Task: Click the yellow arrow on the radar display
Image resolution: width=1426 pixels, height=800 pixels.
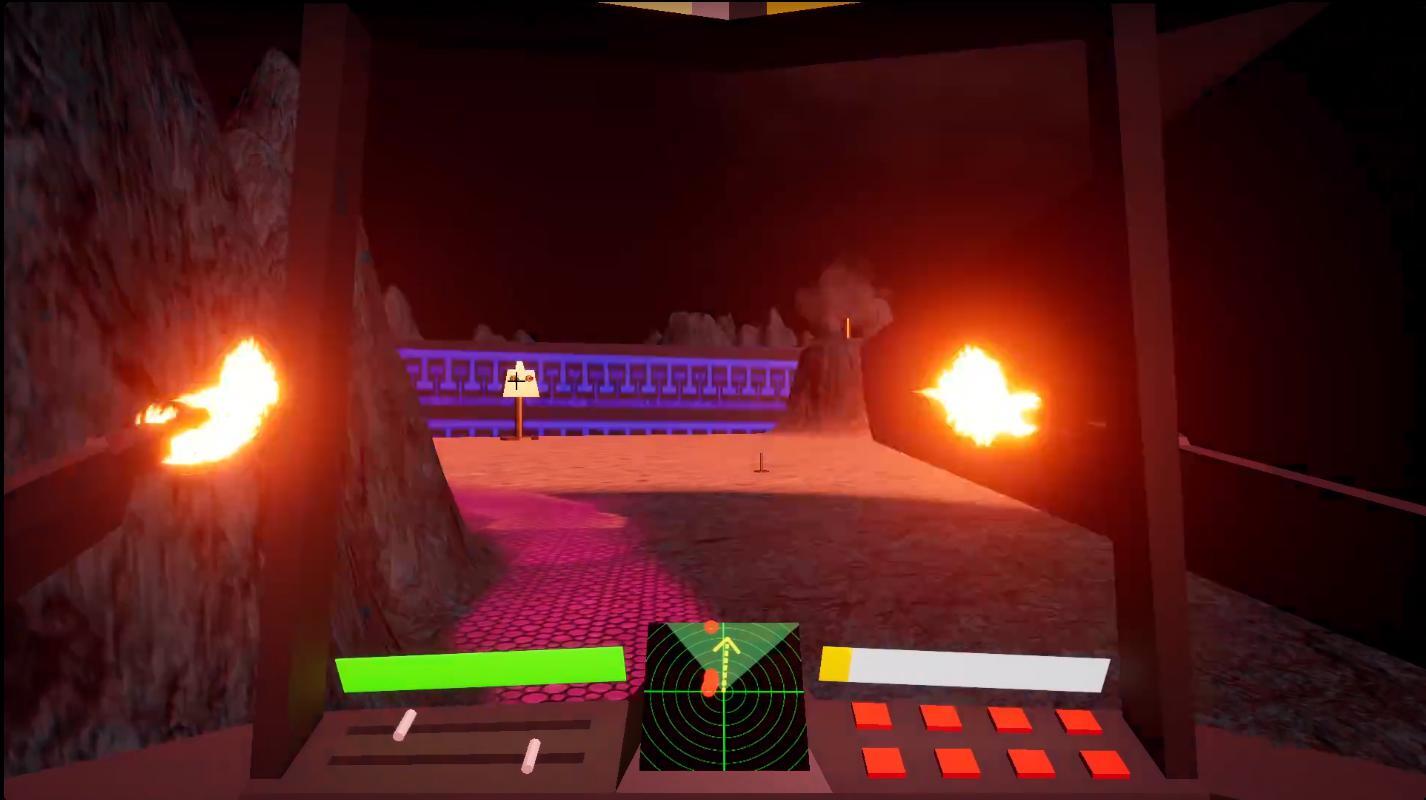Action: tap(727, 646)
